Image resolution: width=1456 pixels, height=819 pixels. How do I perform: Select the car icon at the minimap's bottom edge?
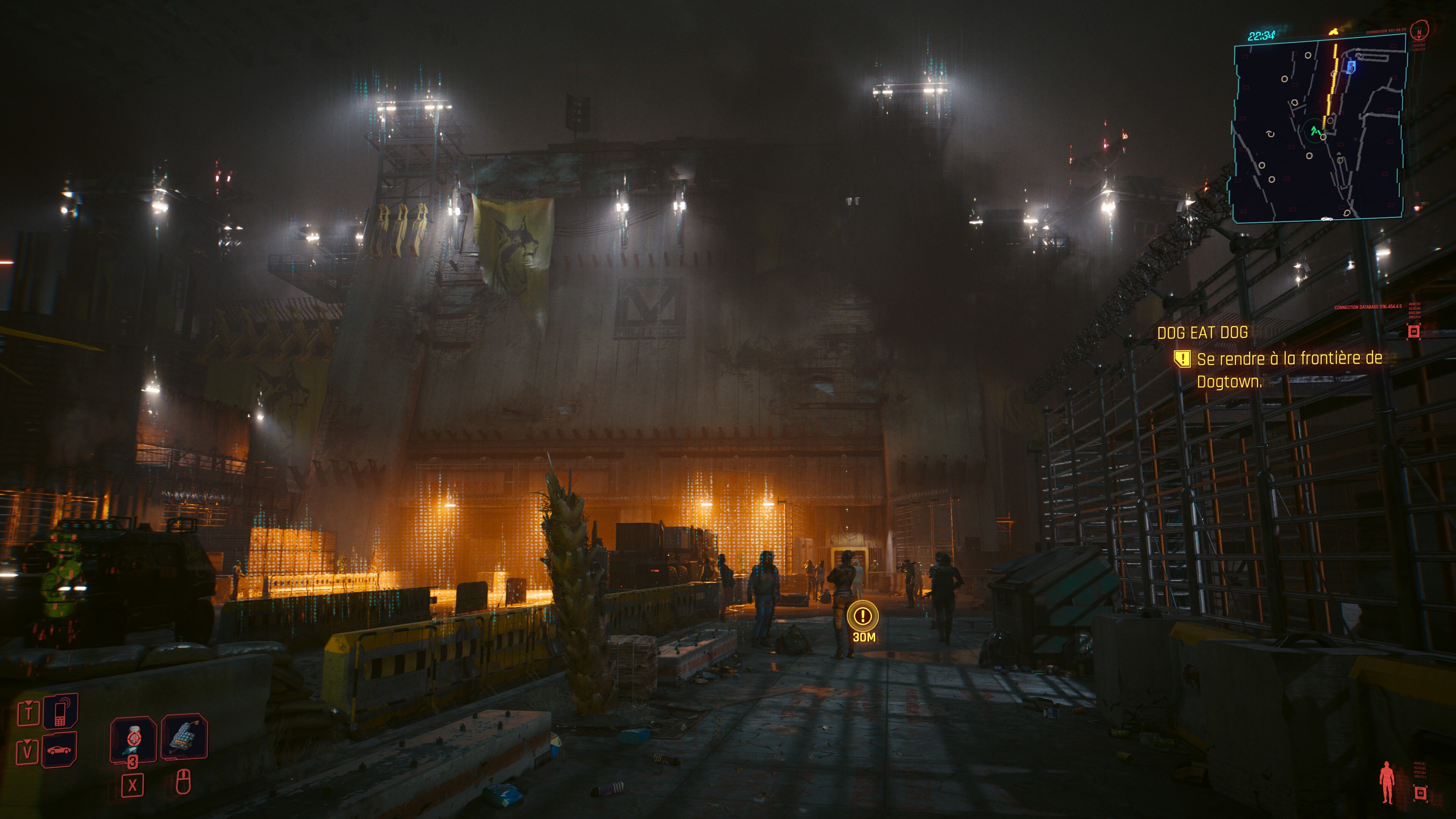tap(1327, 219)
